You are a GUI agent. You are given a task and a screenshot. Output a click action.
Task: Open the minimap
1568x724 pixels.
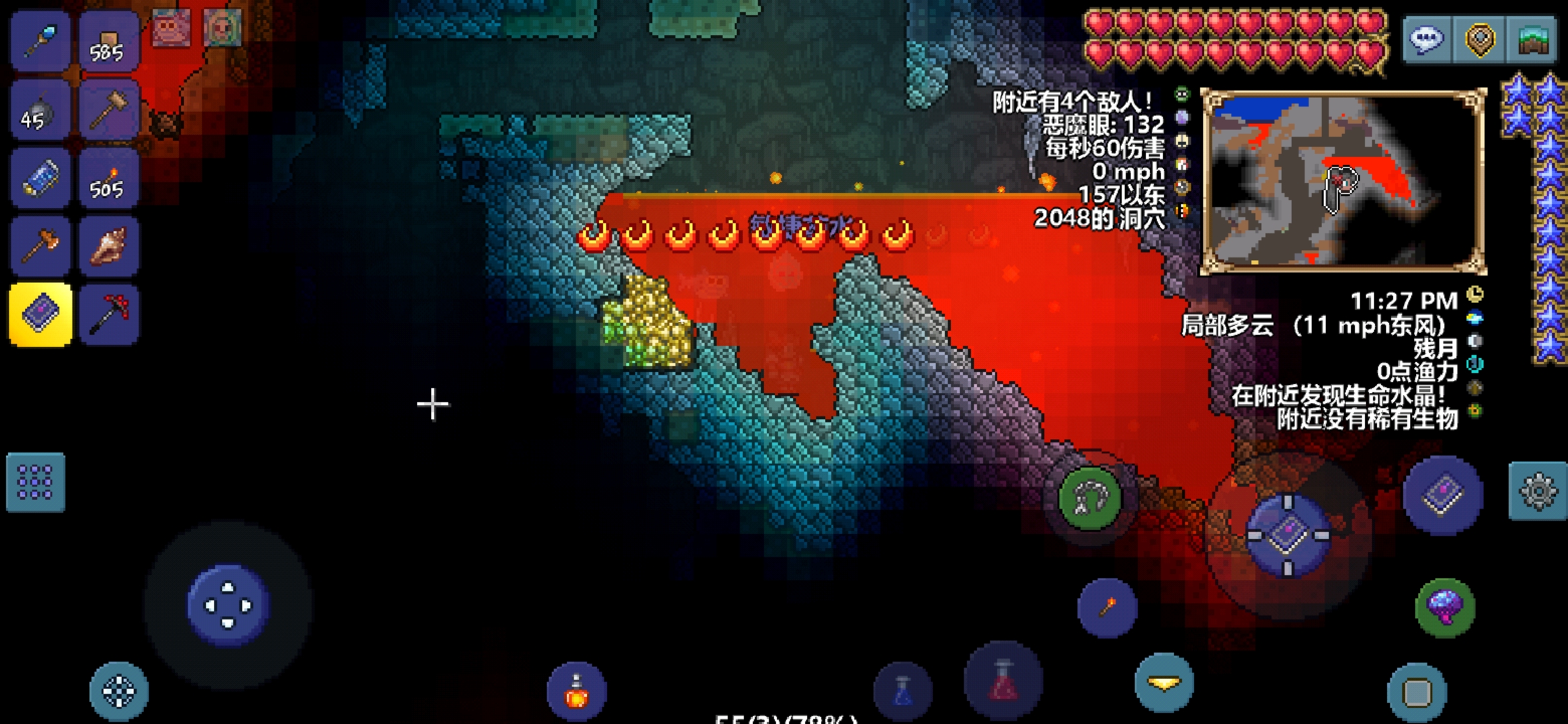point(1343,181)
